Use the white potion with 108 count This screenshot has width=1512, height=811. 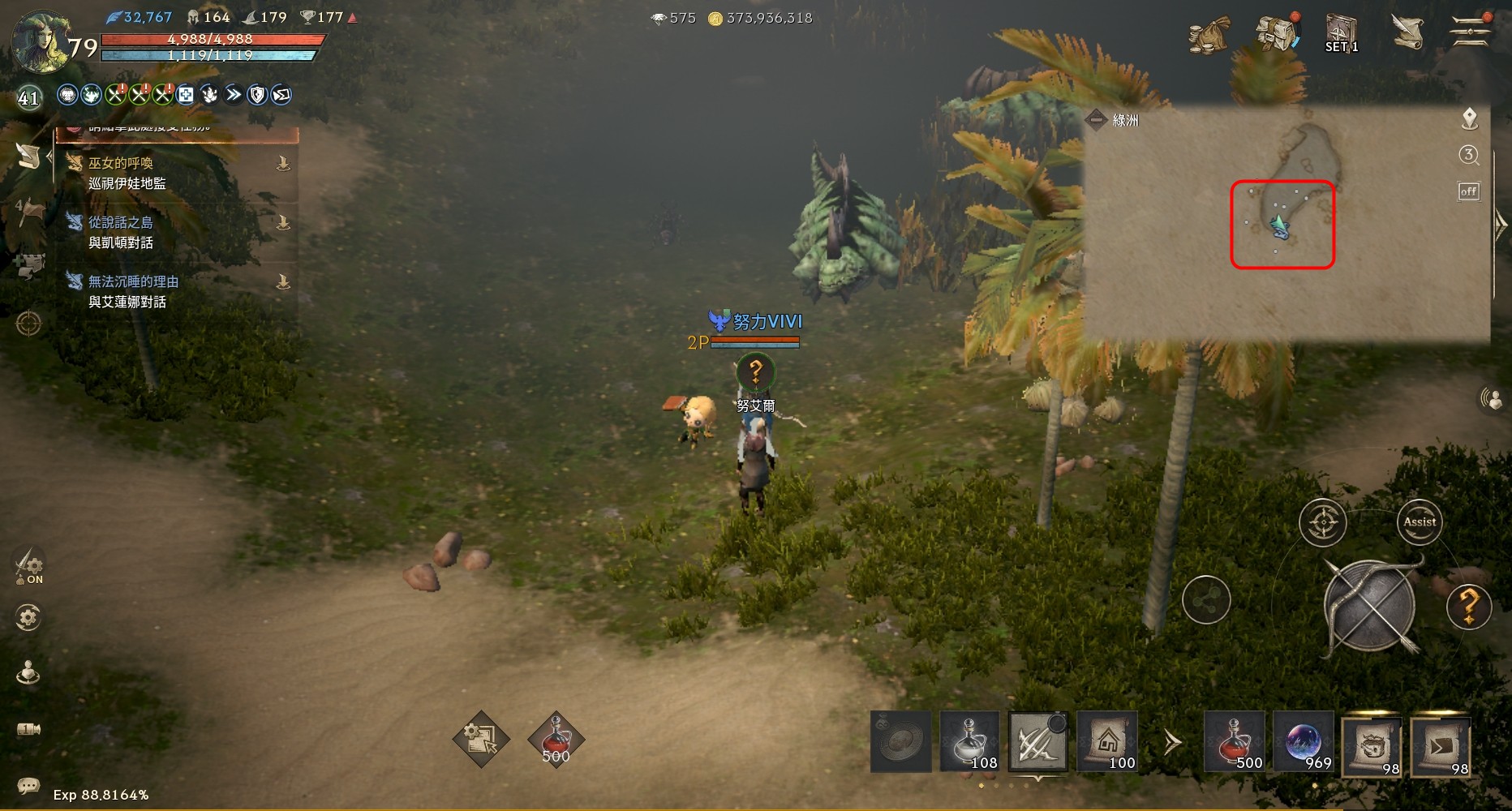(970, 741)
